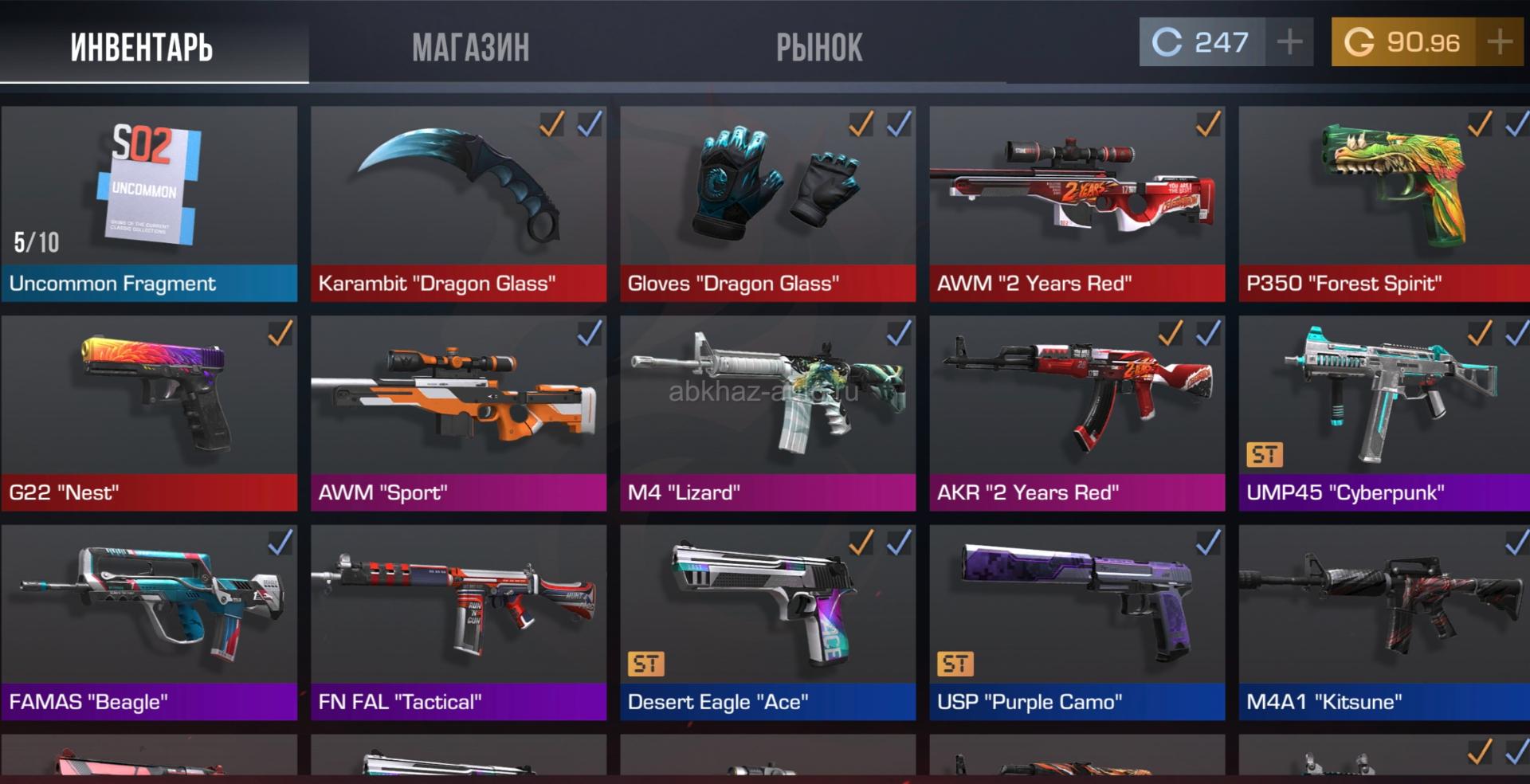The image size is (1530, 784).
Task: Add gold with the plus button
Action: [1500, 41]
